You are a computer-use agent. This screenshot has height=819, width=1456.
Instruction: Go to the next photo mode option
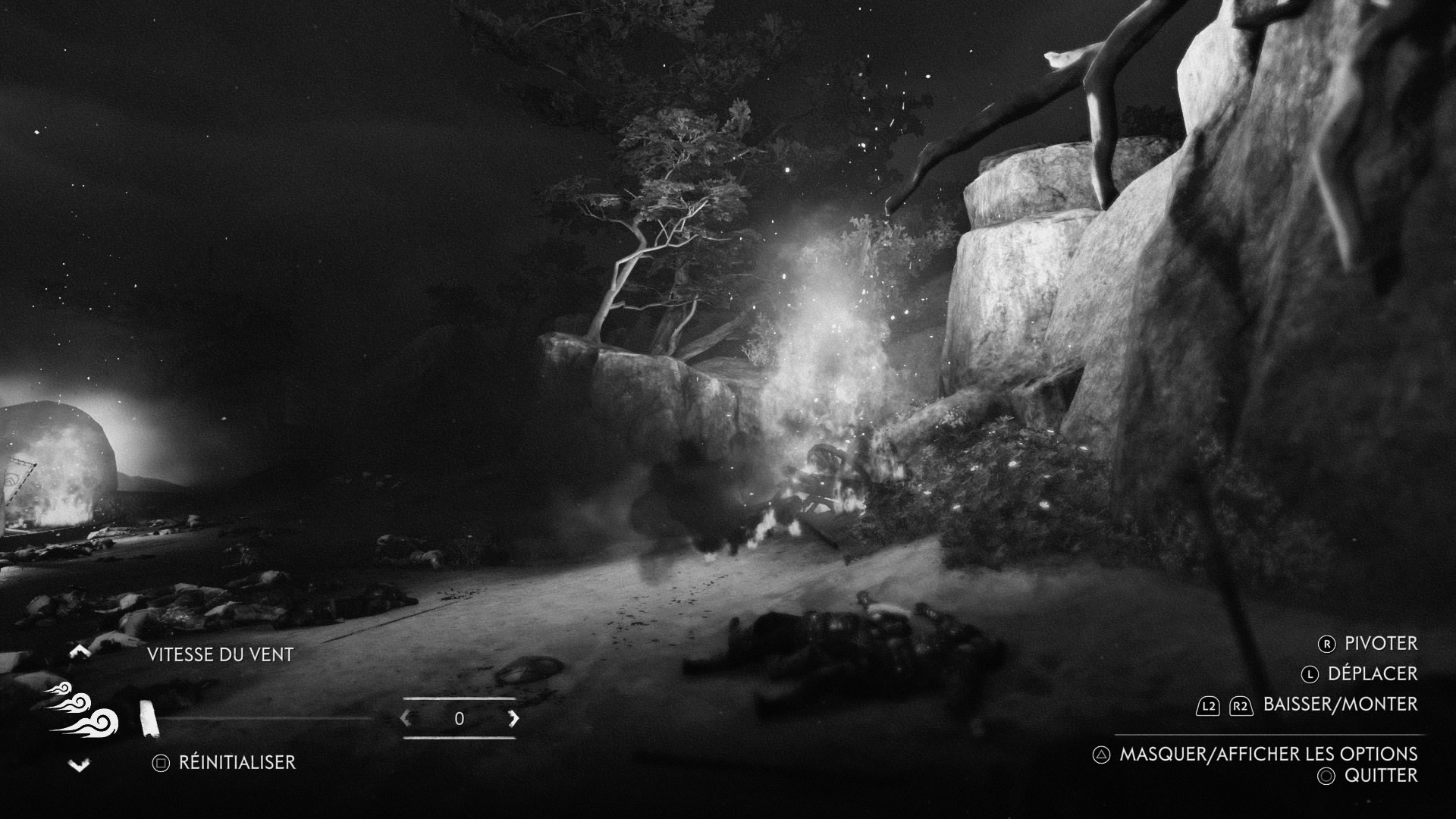pyautogui.click(x=80, y=766)
